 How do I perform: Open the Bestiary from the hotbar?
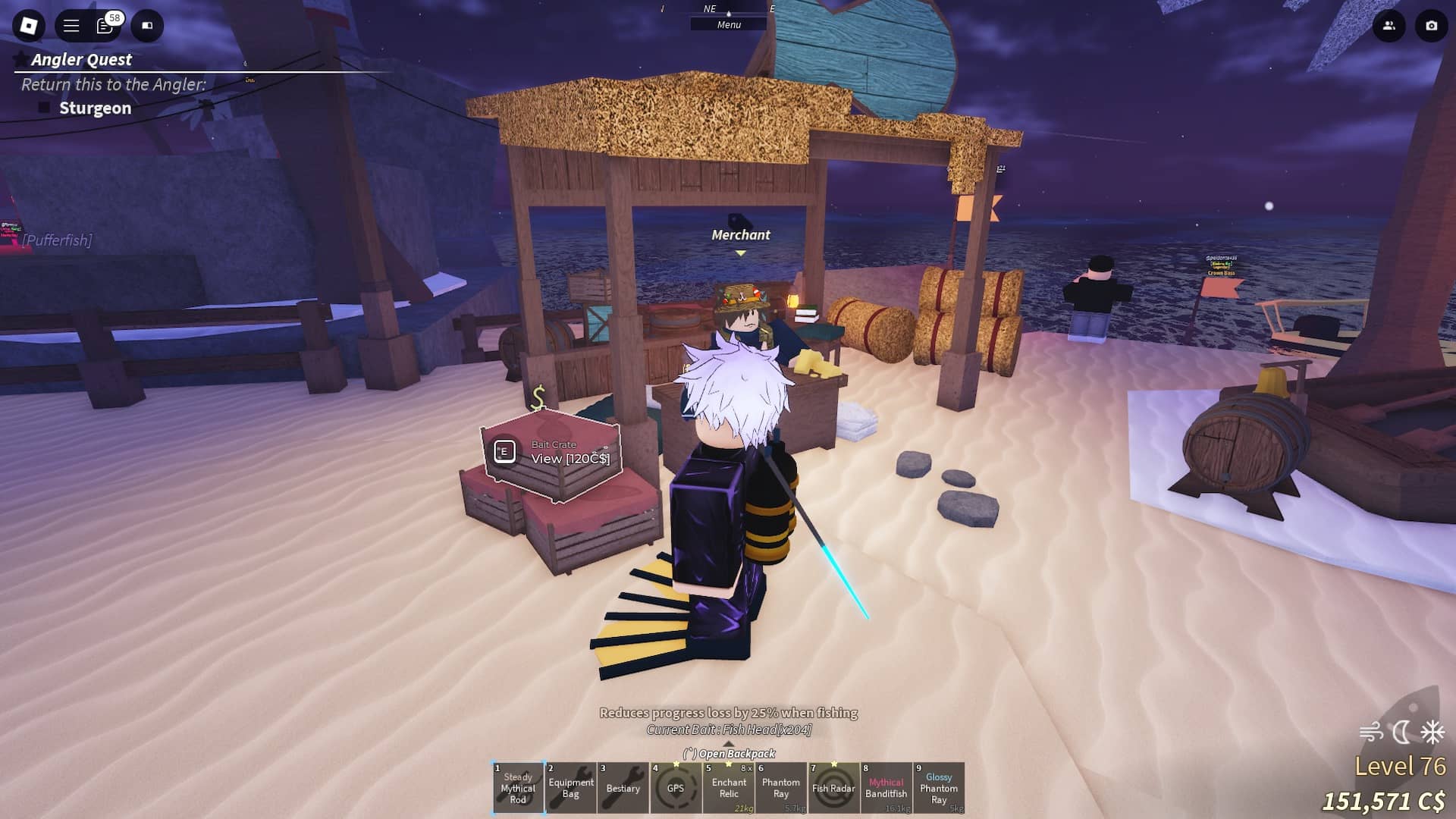[623, 789]
